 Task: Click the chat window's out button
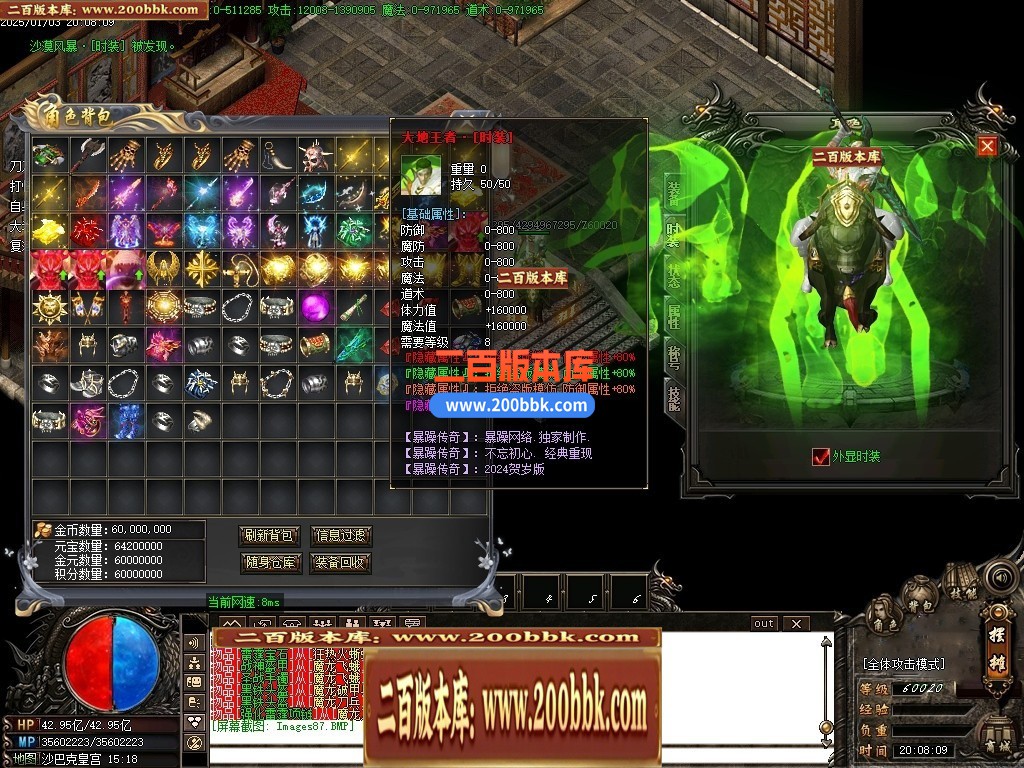764,623
